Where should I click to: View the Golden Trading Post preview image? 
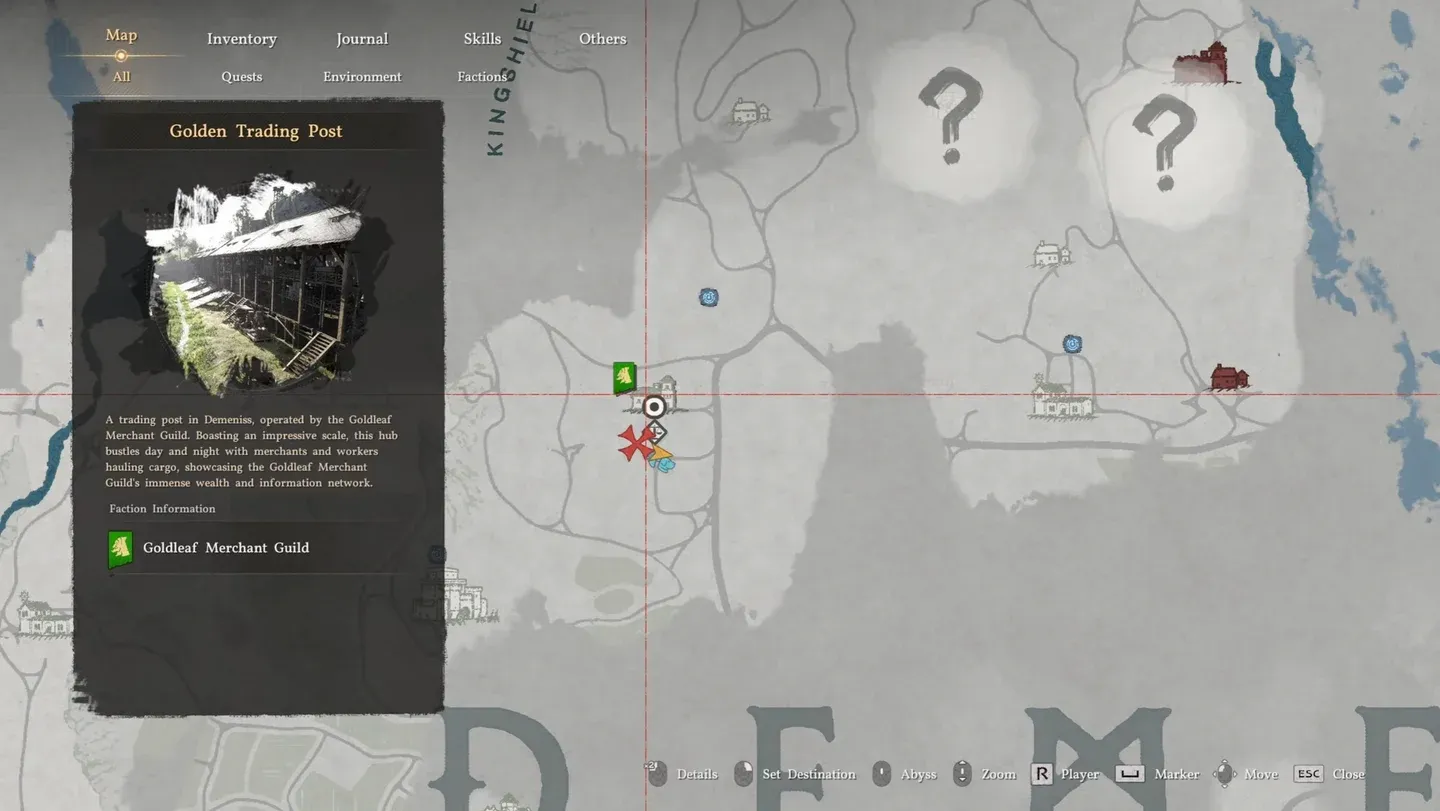tap(258, 282)
